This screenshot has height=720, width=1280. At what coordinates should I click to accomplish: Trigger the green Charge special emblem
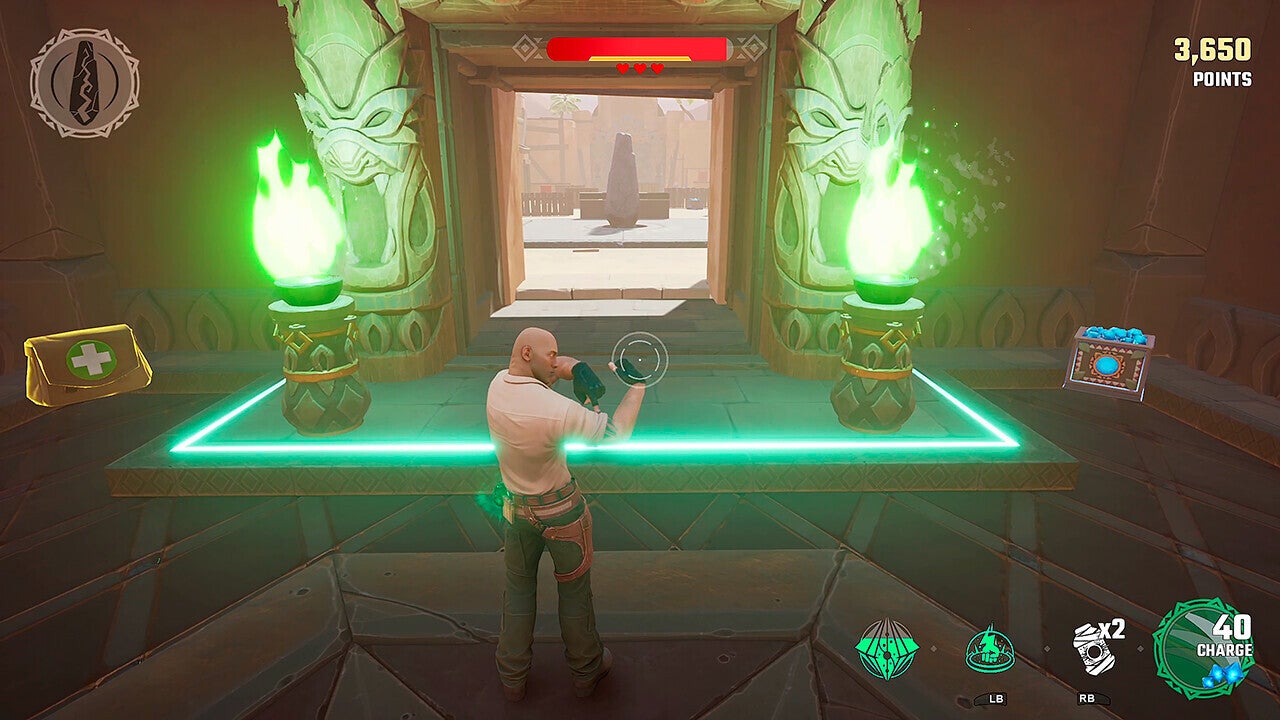pyautogui.click(x=1203, y=648)
